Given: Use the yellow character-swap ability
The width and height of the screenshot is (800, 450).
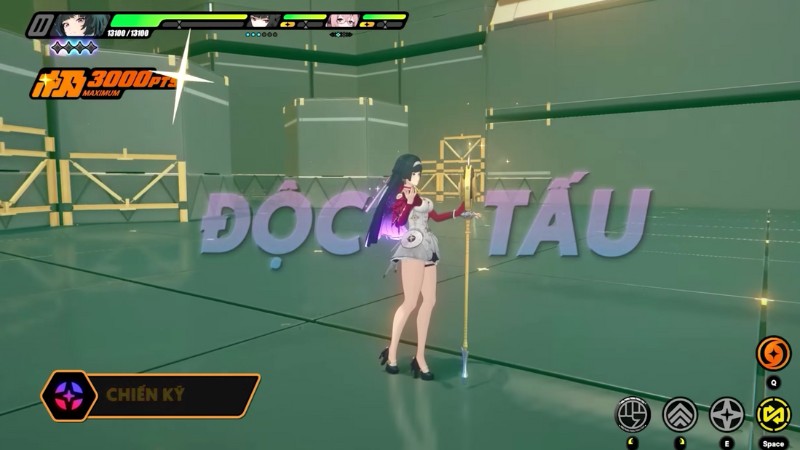Looking at the screenshot, I should [x=771, y=413].
